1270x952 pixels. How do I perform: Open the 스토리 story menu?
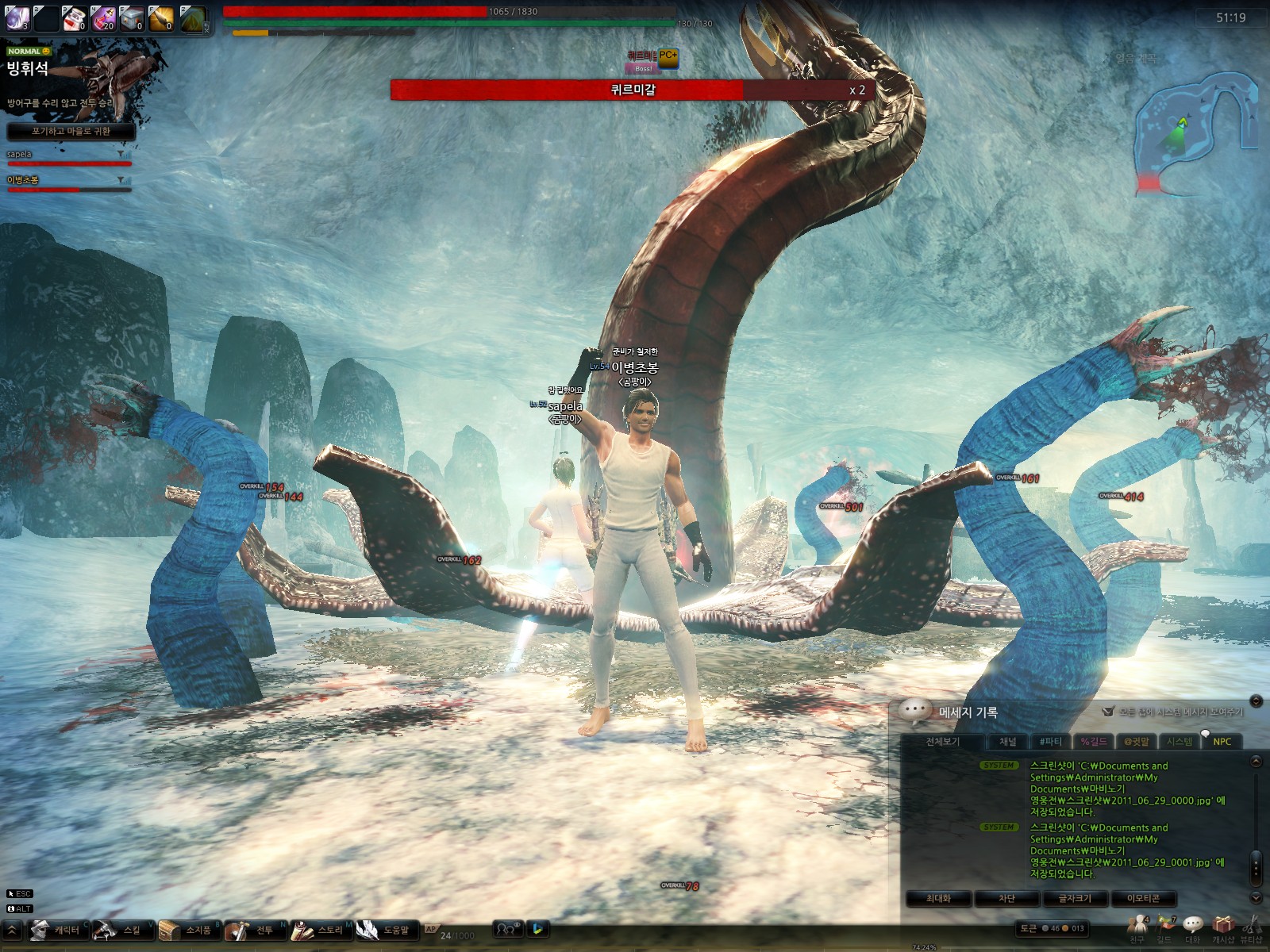321,930
